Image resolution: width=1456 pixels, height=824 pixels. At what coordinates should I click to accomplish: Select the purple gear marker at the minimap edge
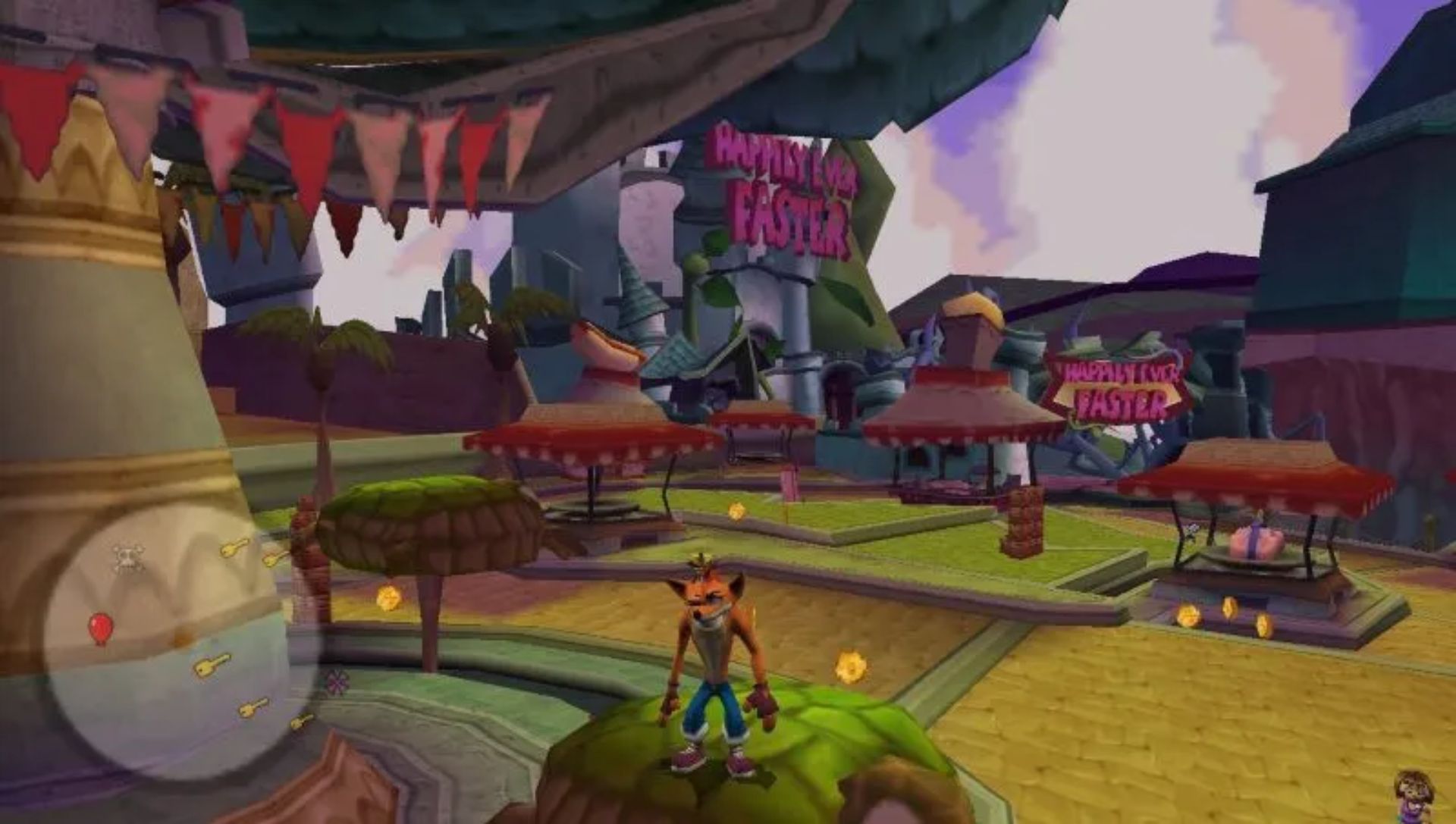[337, 681]
